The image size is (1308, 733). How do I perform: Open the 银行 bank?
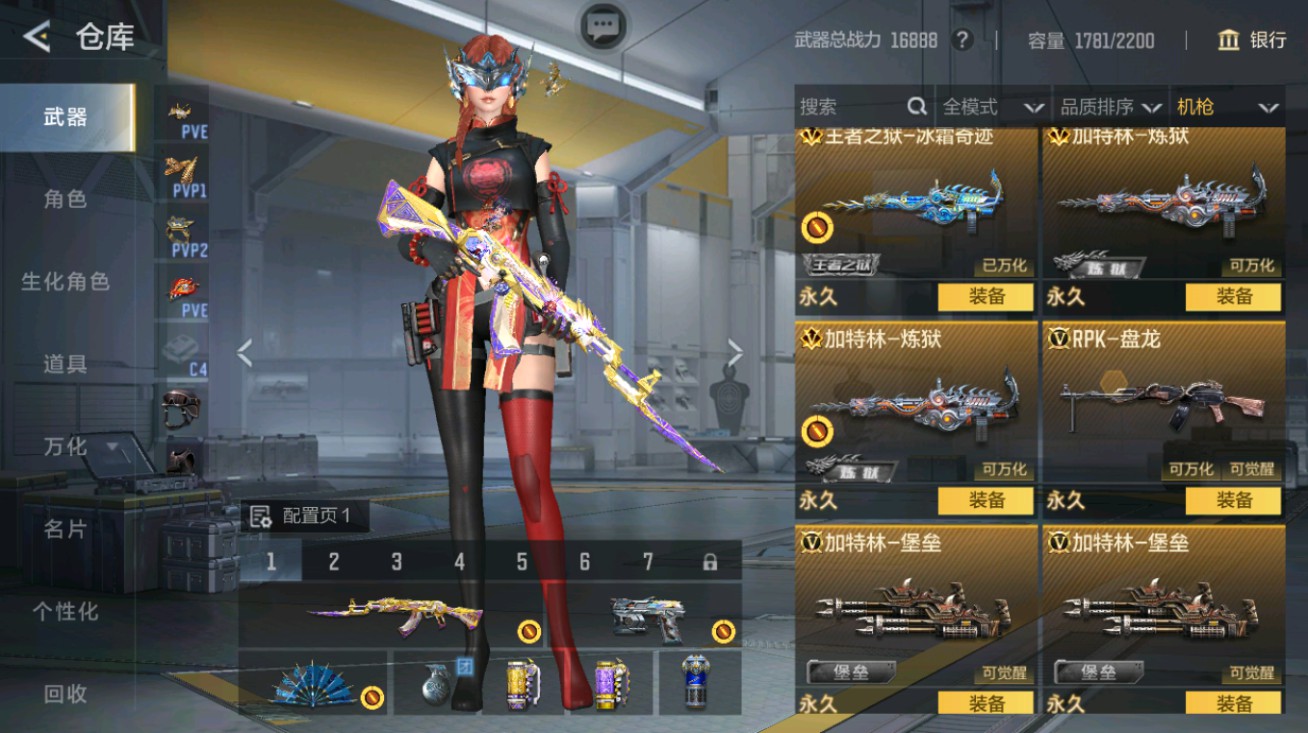pyautogui.click(x=1252, y=40)
